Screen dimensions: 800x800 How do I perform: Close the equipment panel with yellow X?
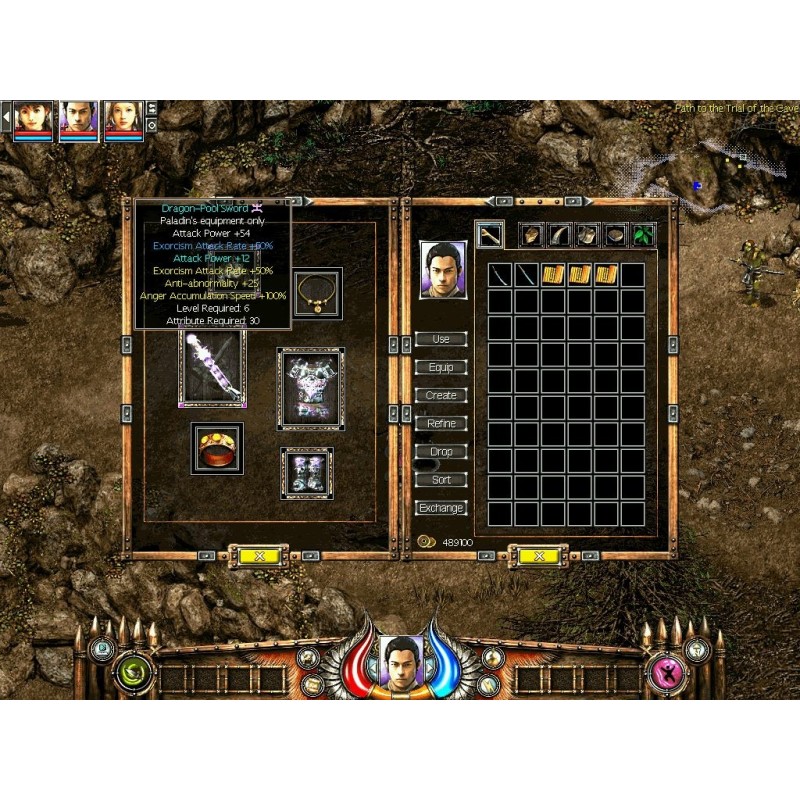pos(259,555)
